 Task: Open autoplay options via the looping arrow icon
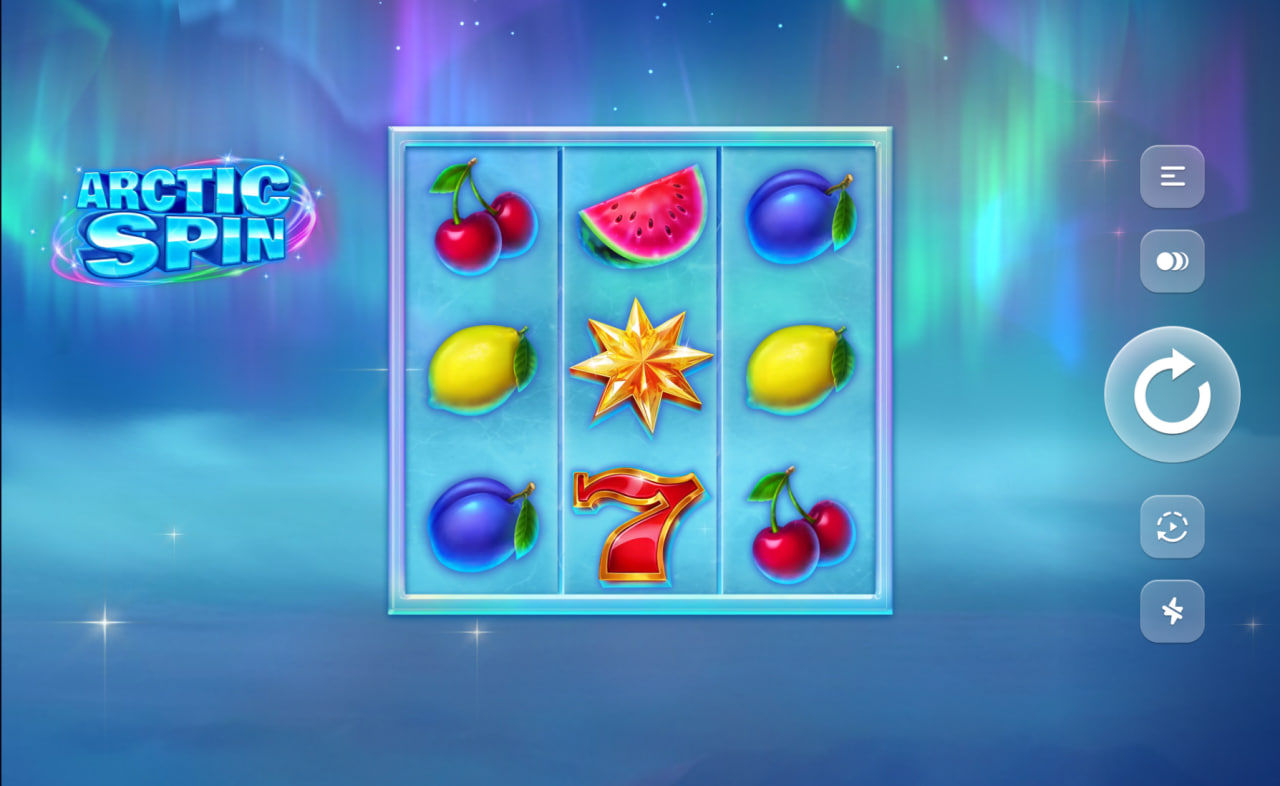[x=1171, y=528]
